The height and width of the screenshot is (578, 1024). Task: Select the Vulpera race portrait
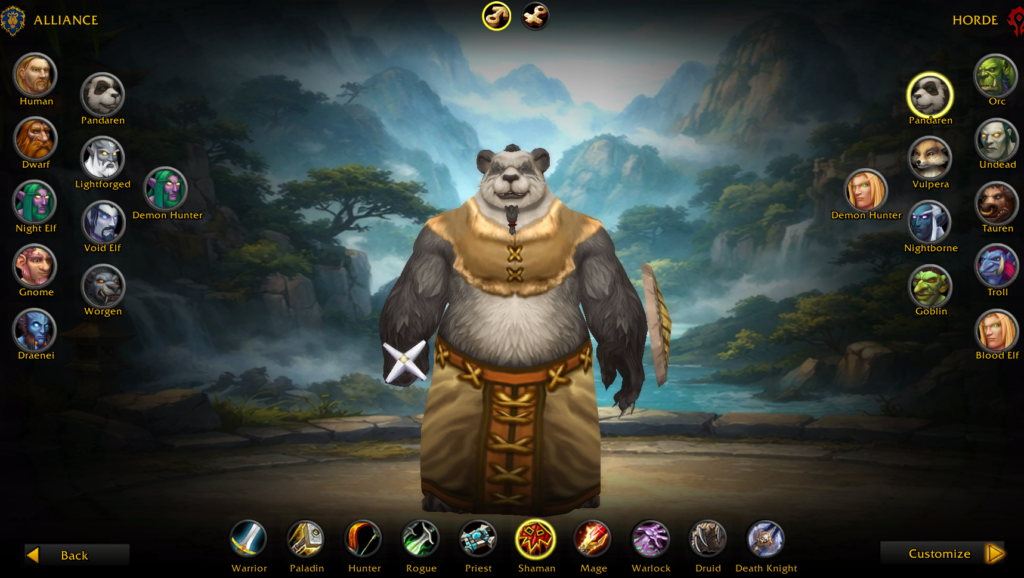[x=930, y=158]
